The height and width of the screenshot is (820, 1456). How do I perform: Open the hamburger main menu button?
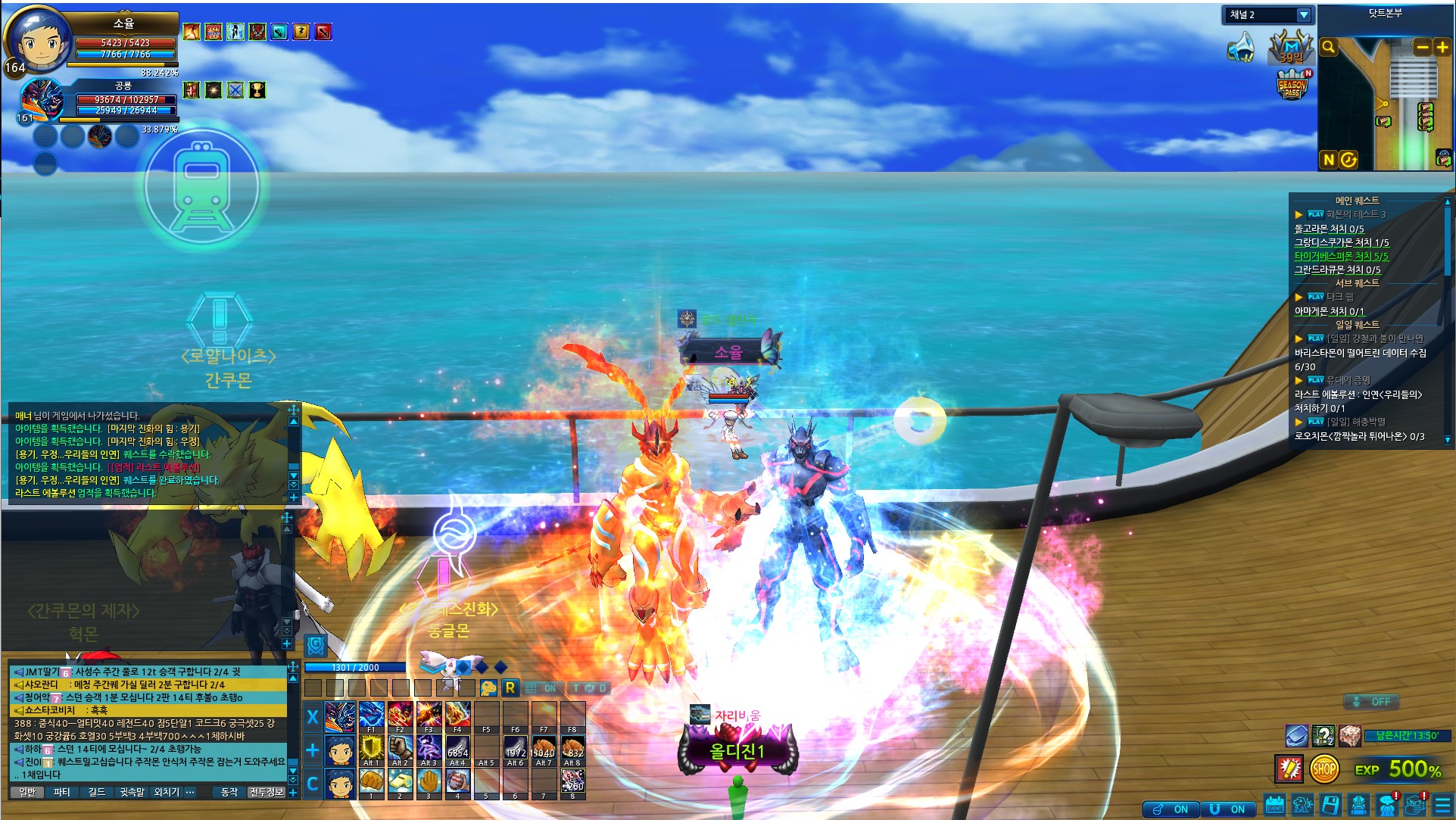point(1443,806)
